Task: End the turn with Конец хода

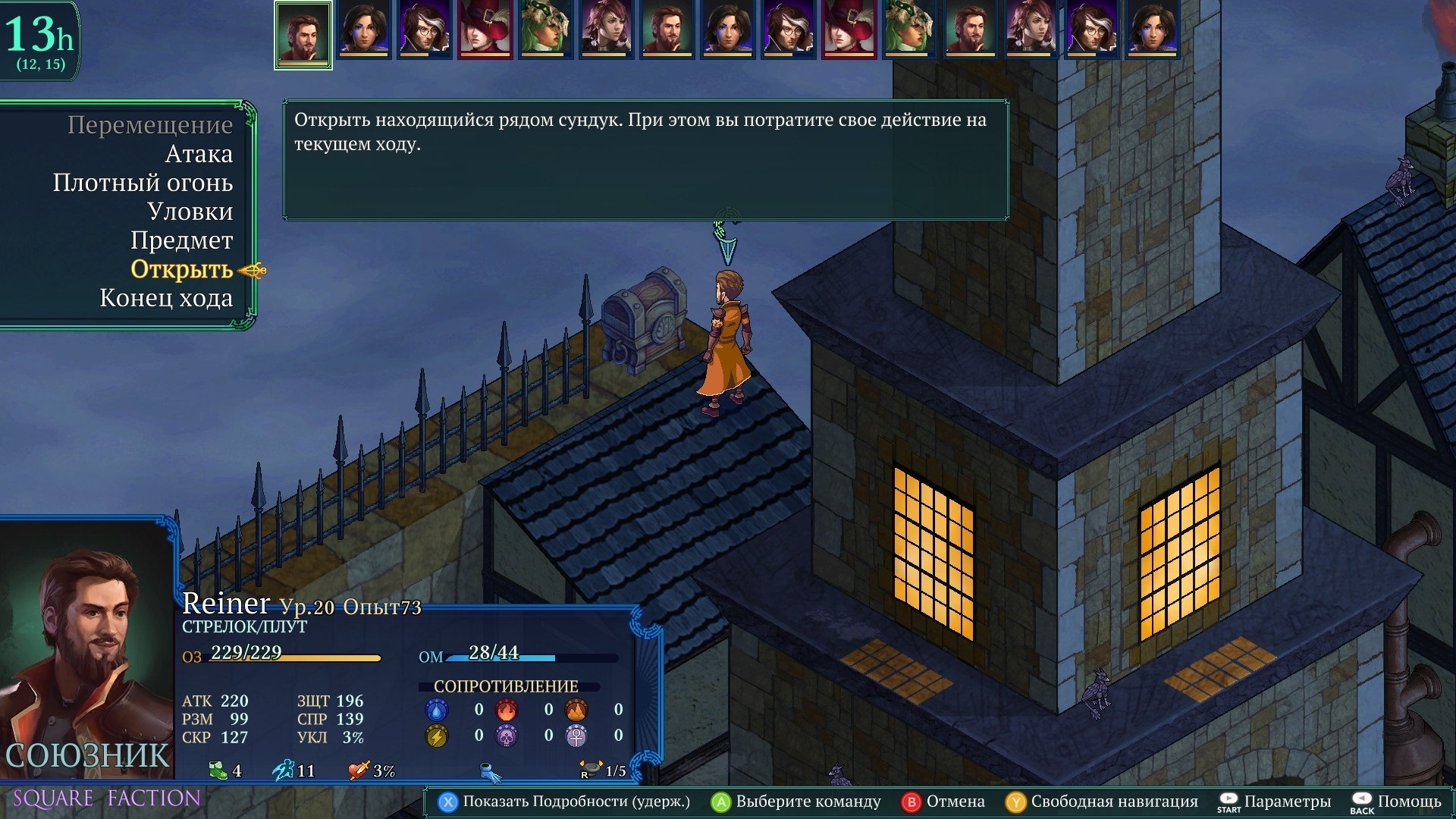Action: pyautogui.click(x=166, y=298)
